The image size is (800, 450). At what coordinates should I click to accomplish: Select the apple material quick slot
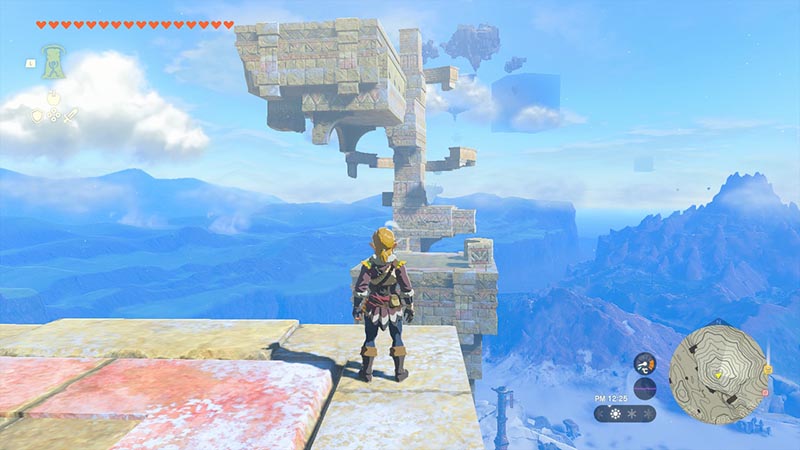[53, 98]
